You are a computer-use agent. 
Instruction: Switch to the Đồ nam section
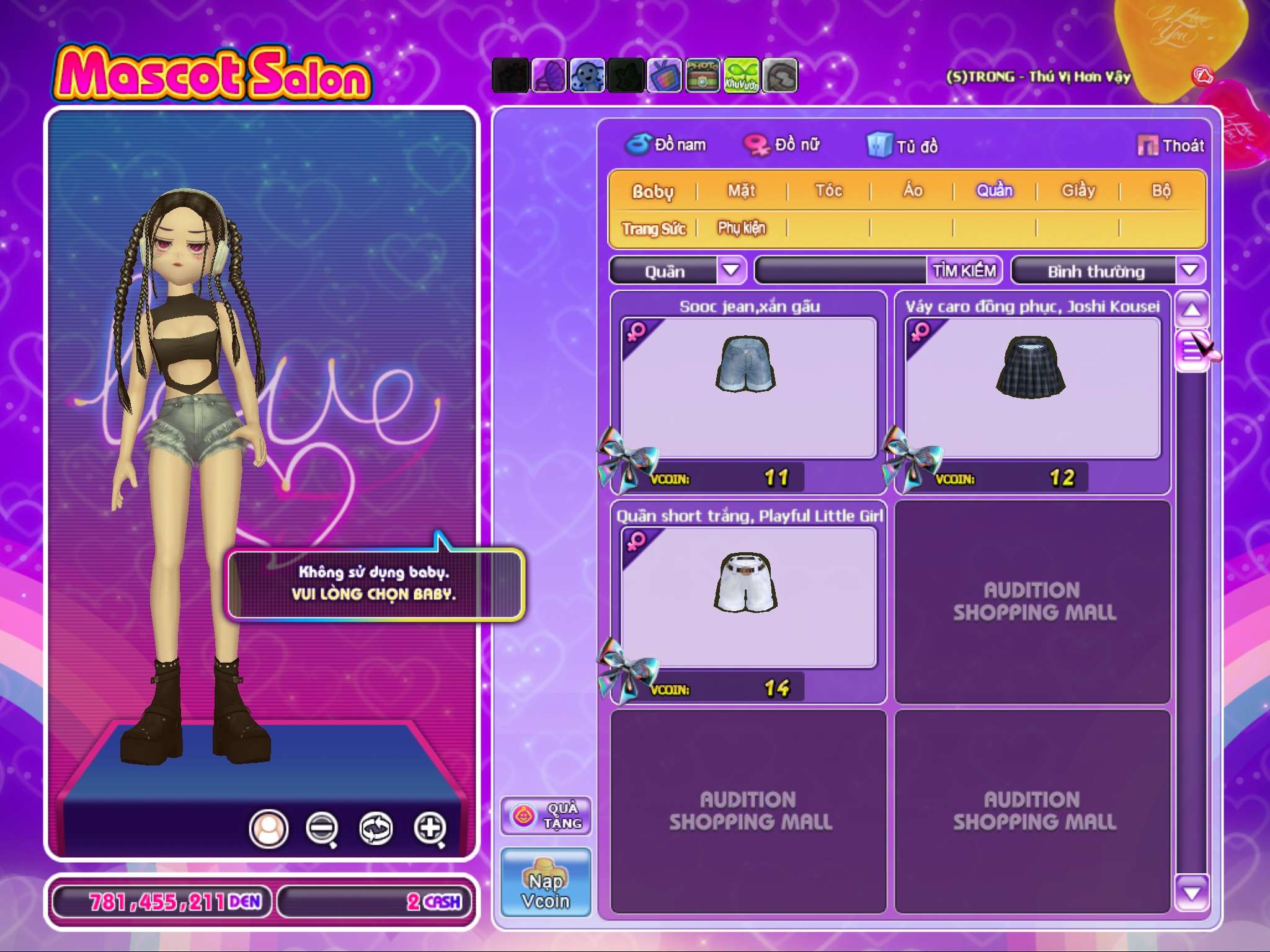click(x=667, y=145)
